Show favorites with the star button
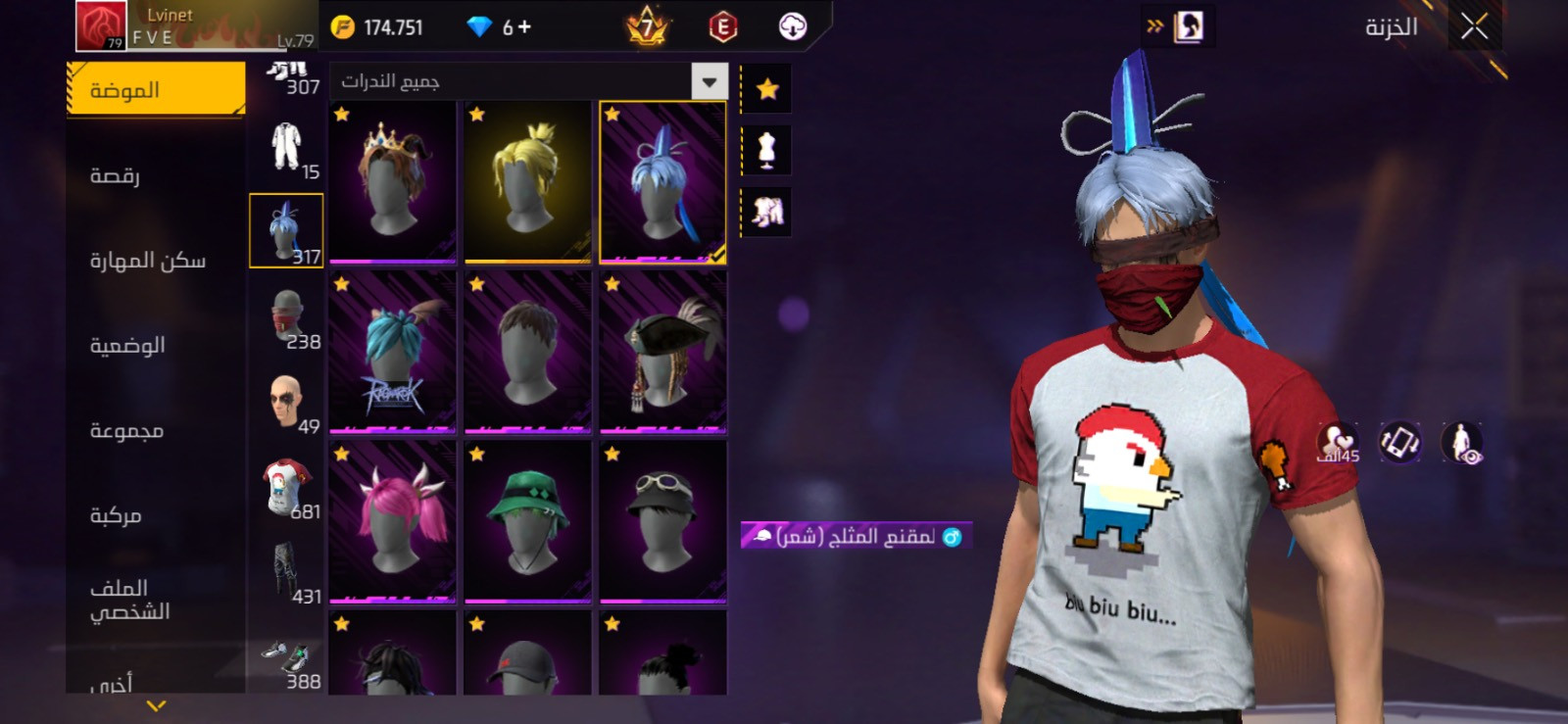The image size is (1568, 724). (x=766, y=89)
